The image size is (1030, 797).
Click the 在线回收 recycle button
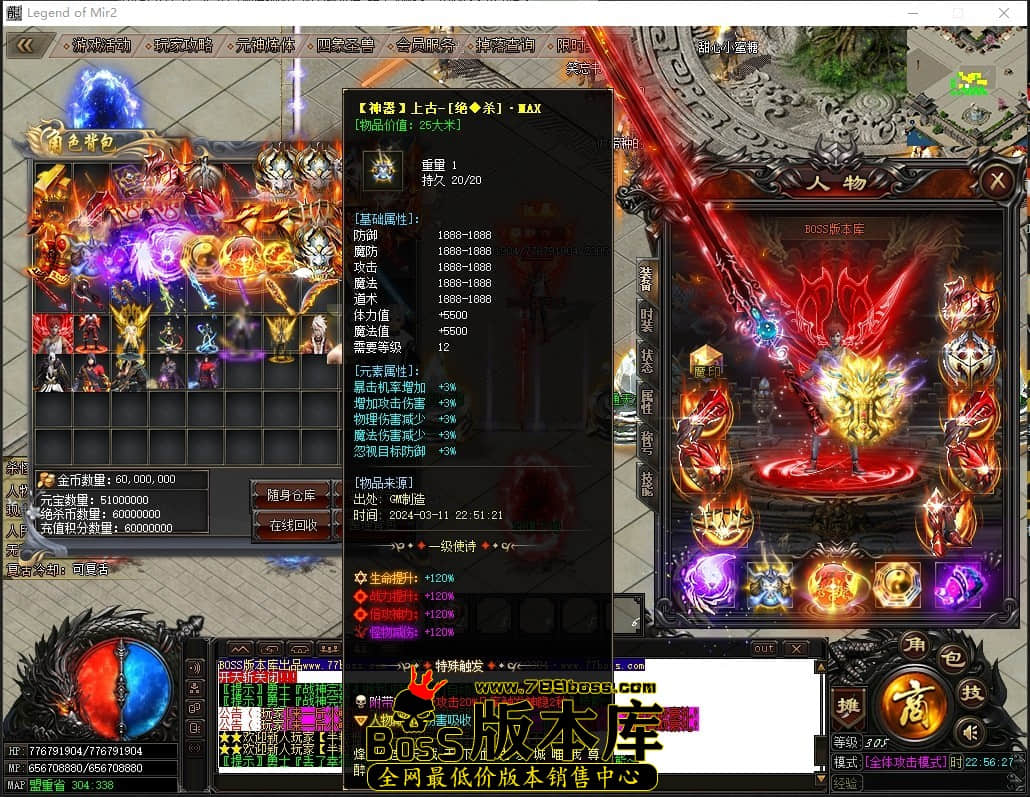(x=293, y=525)
